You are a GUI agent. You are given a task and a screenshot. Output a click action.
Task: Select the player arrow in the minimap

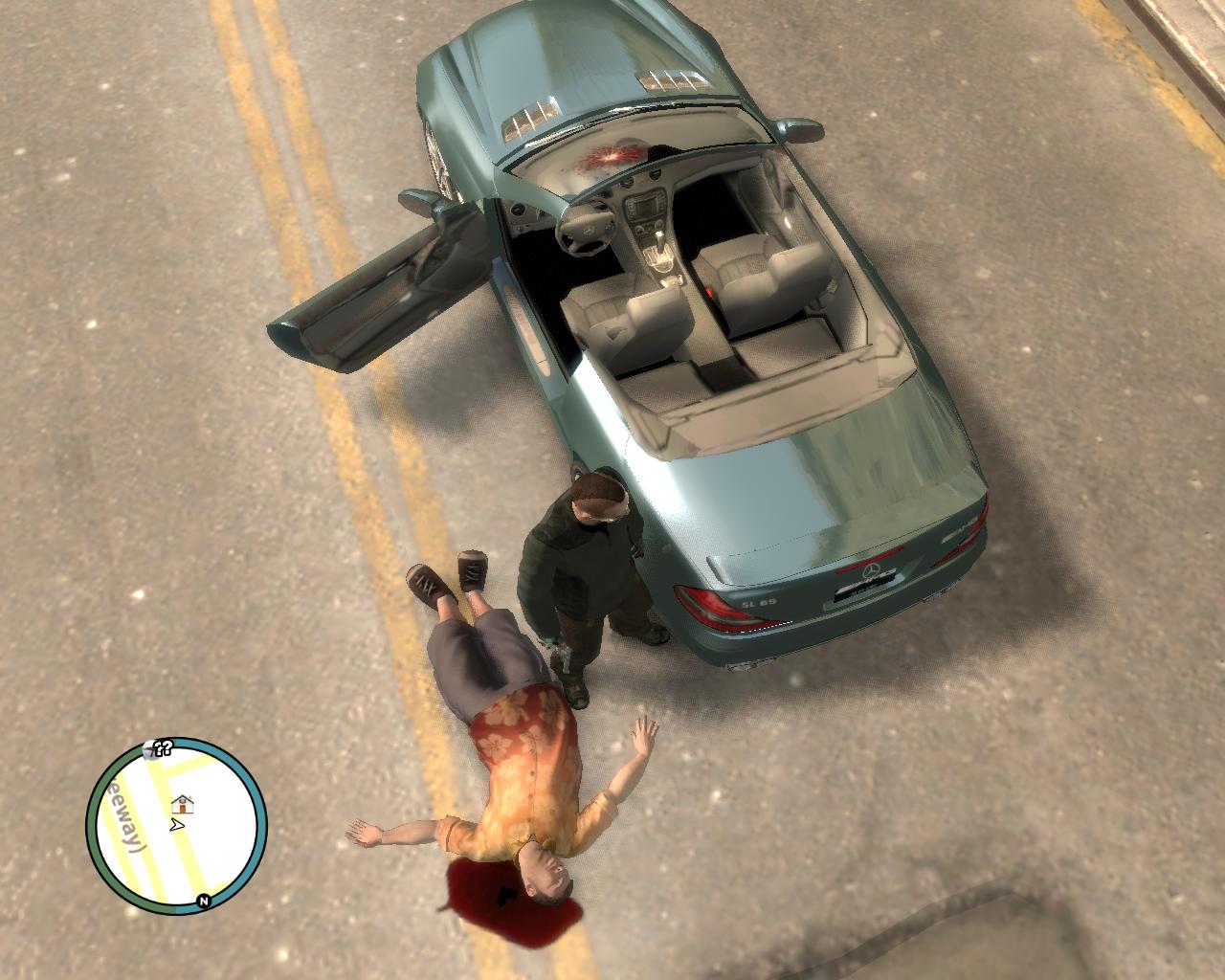(177, 824)
